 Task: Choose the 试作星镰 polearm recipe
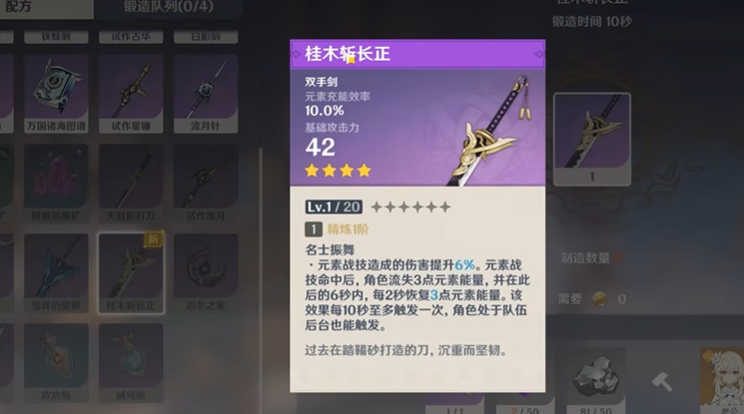point(131,90)
